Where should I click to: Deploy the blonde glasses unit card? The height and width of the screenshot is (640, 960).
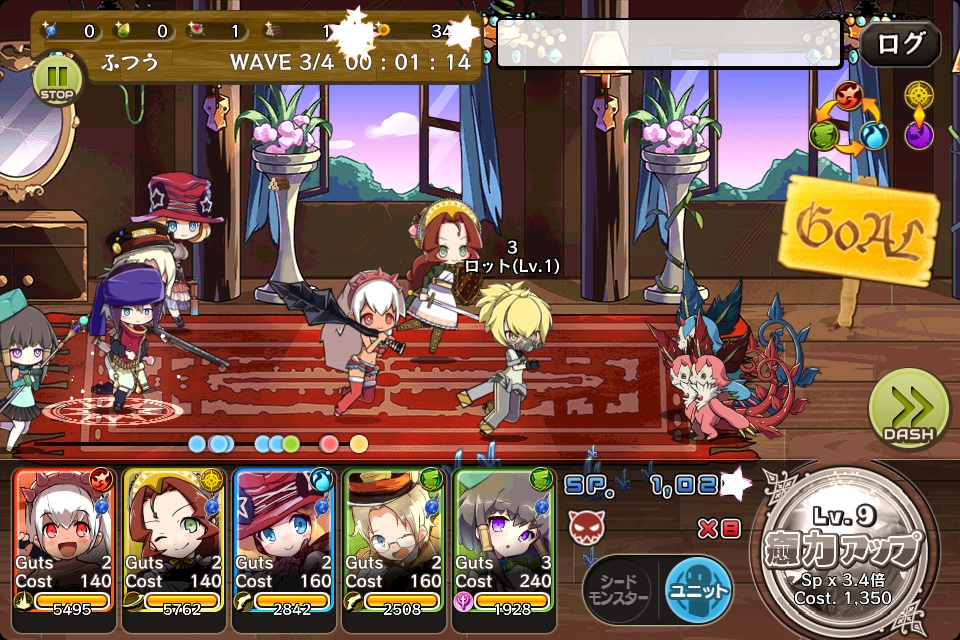click(393, 540)
